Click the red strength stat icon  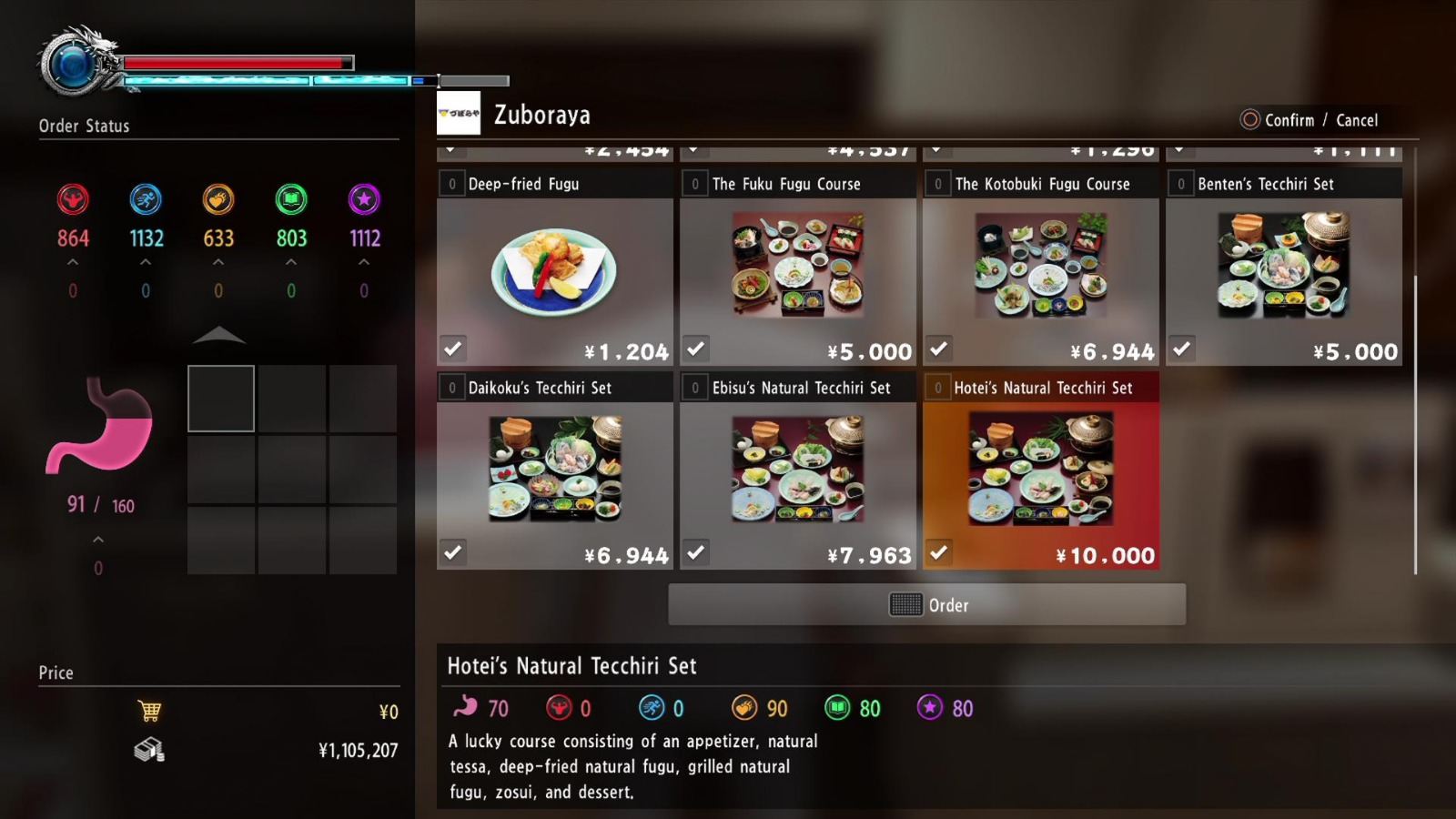click(73, 200)
